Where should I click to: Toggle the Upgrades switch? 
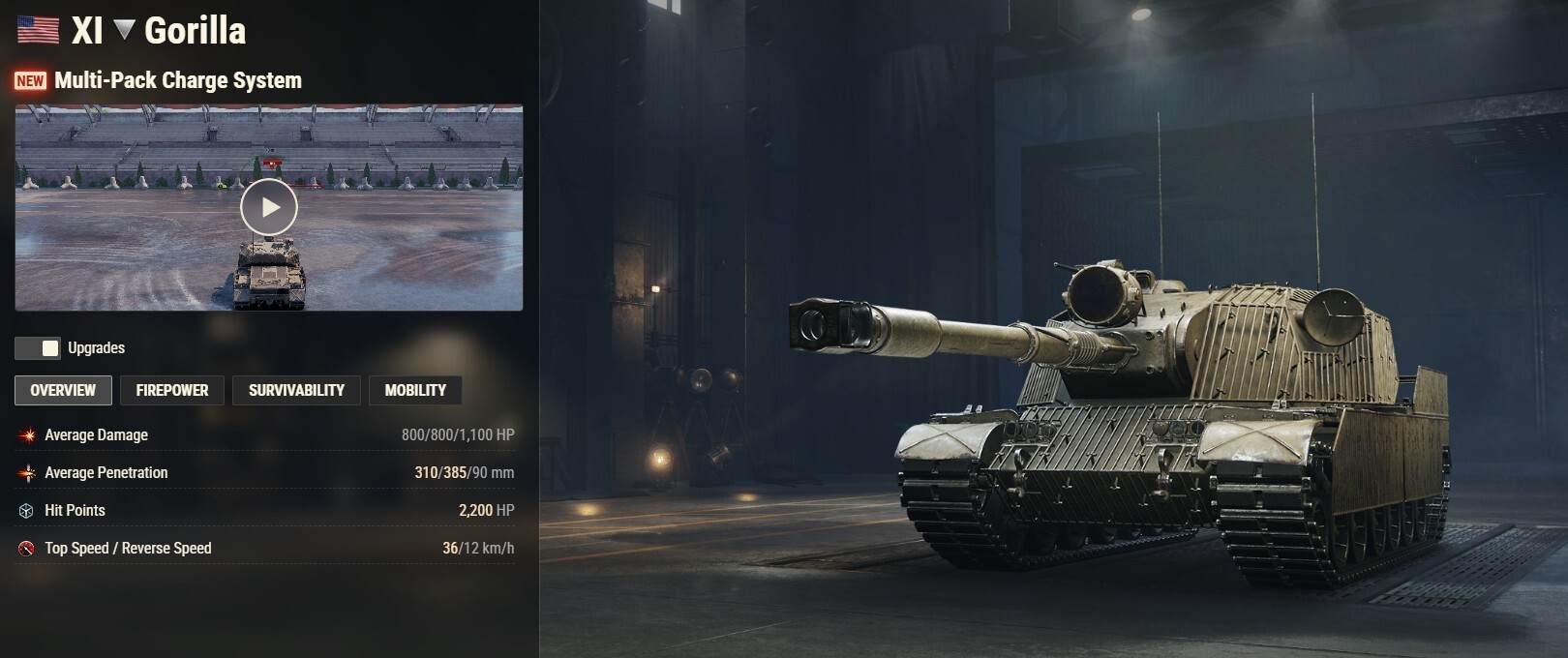[x=38, y=348]
